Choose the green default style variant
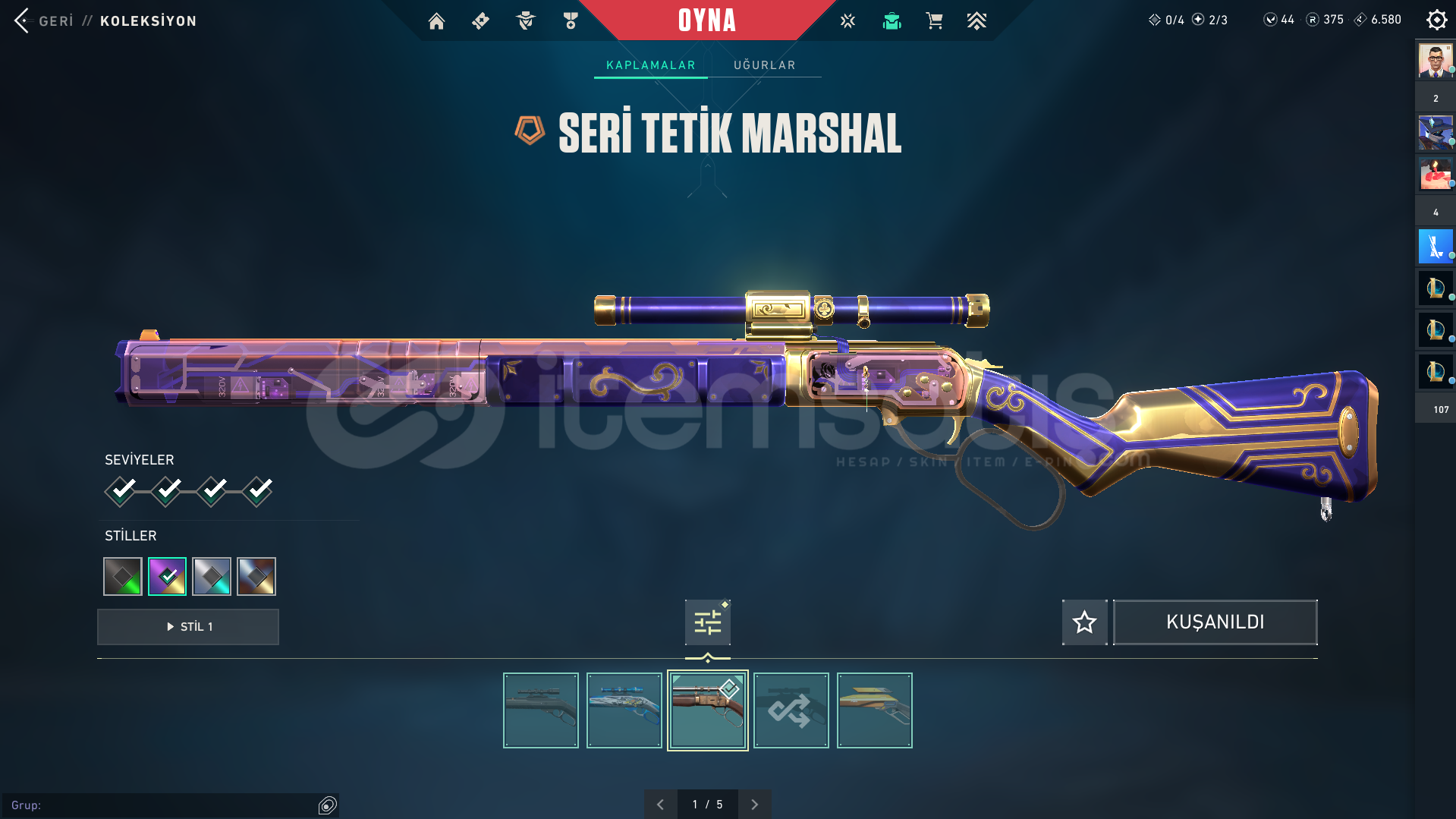 coord(123,577)
